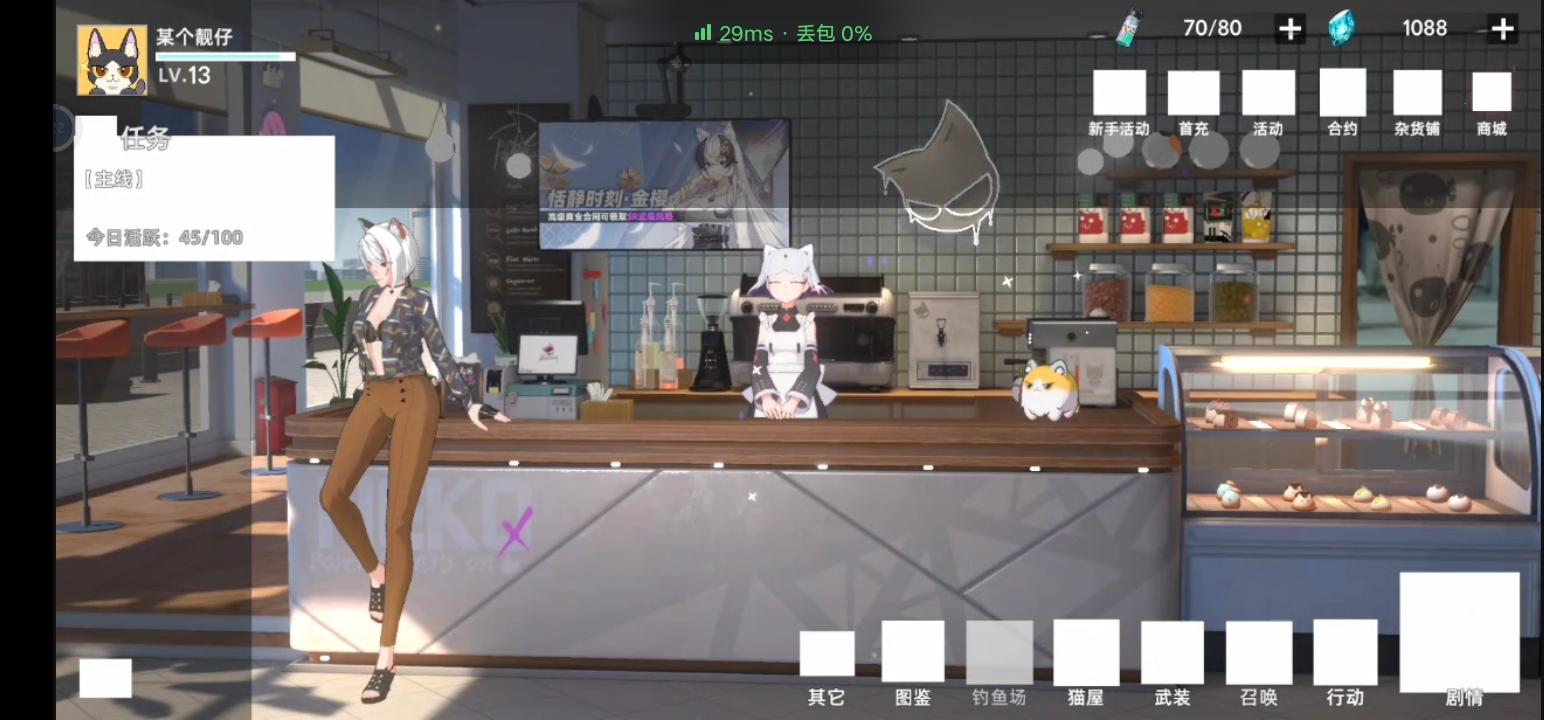Open the 商城 (Mall) store

coord(1491,90)
